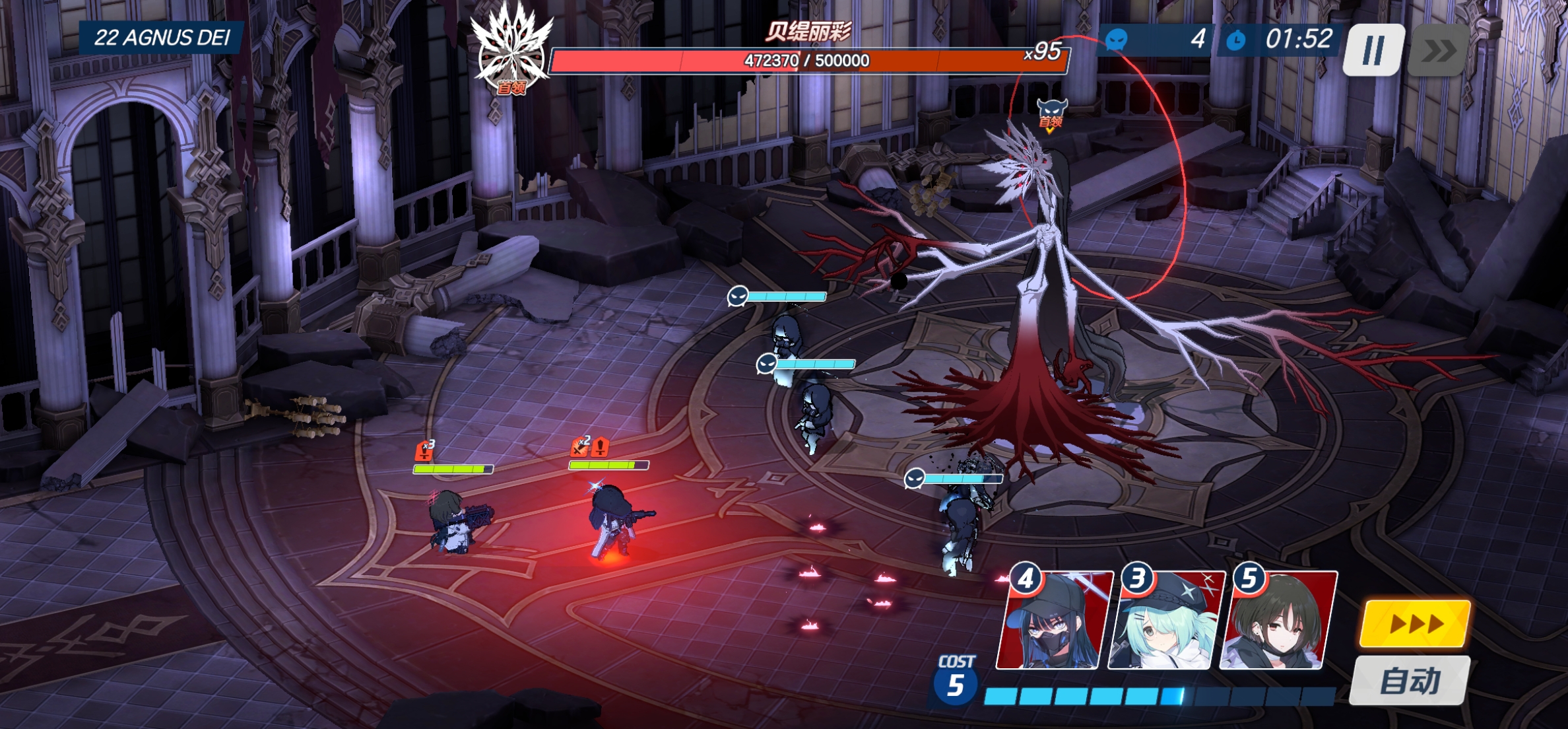Toggle the 自动 auto-battle button
This screenshot has width=1568, height=729.
pos(1410,680)
